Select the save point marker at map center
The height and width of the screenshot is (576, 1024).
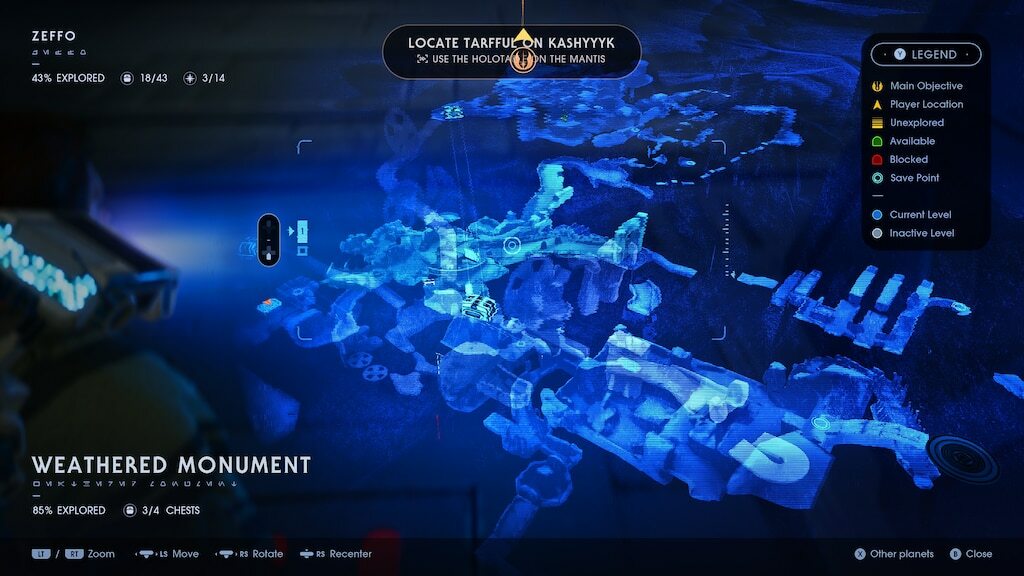[x=512, y=245]
